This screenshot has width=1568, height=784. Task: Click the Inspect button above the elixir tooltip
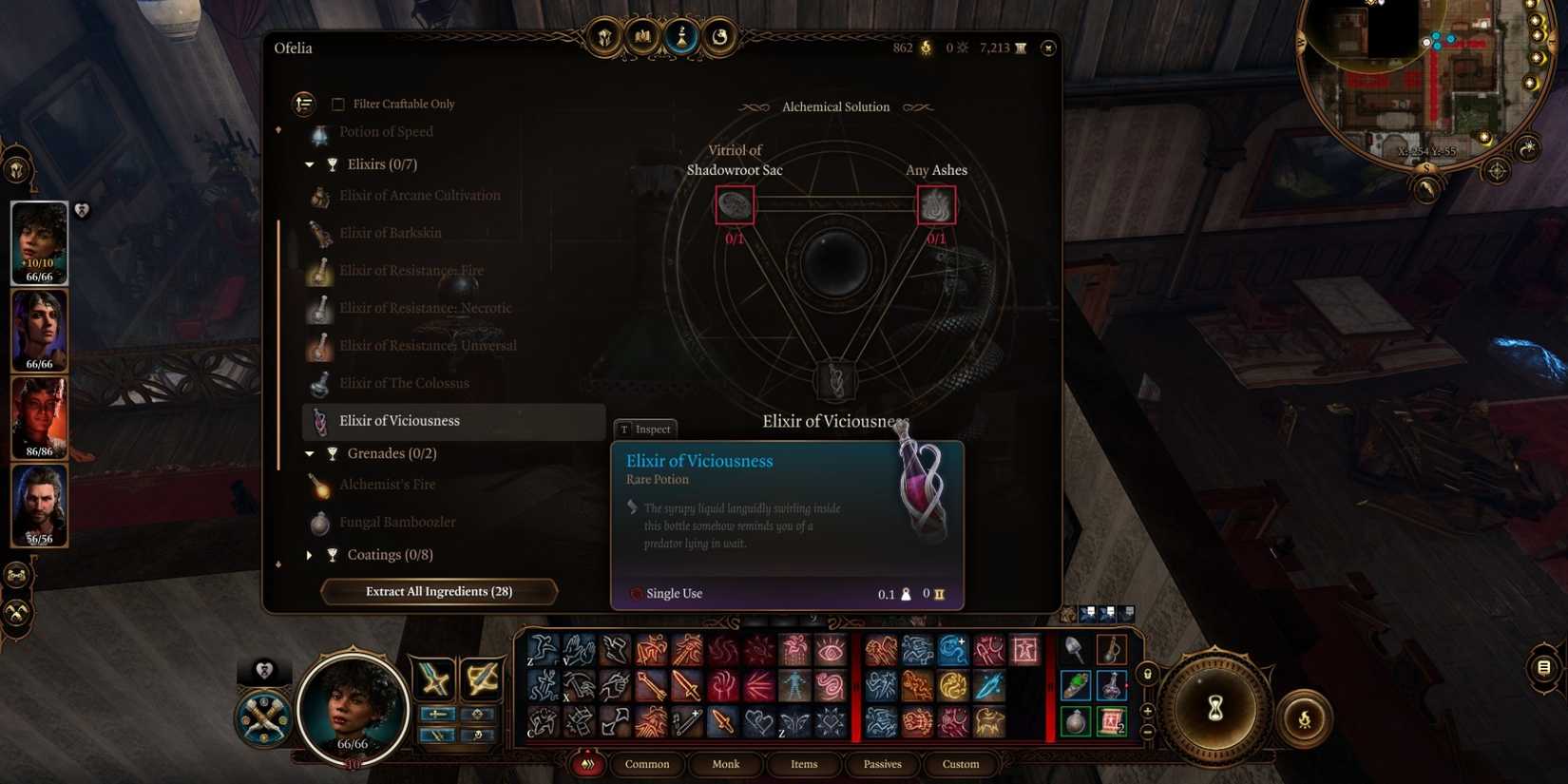pyautogui.click(x=645, y=429)
